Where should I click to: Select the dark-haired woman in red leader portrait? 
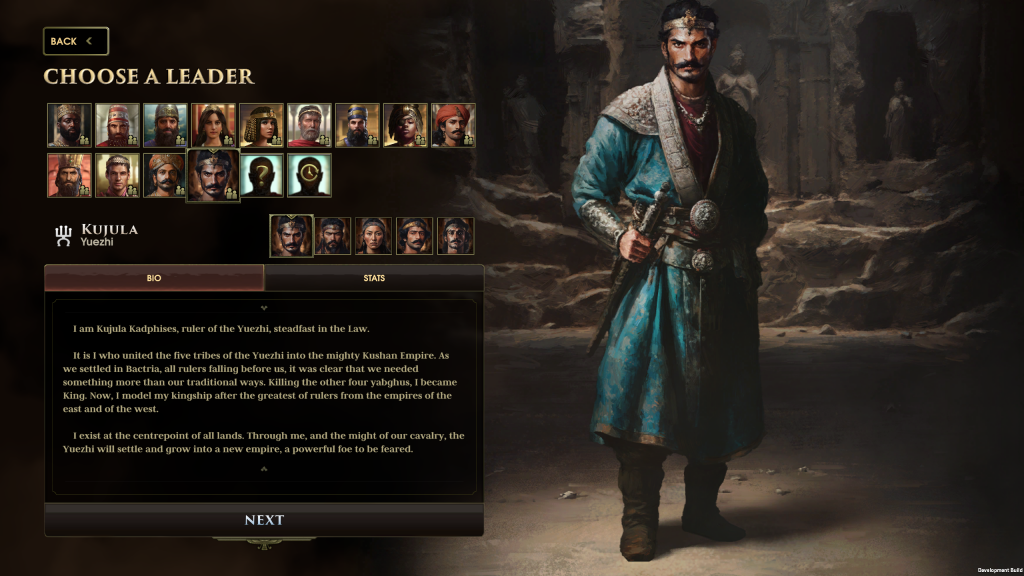click(213, 125)
